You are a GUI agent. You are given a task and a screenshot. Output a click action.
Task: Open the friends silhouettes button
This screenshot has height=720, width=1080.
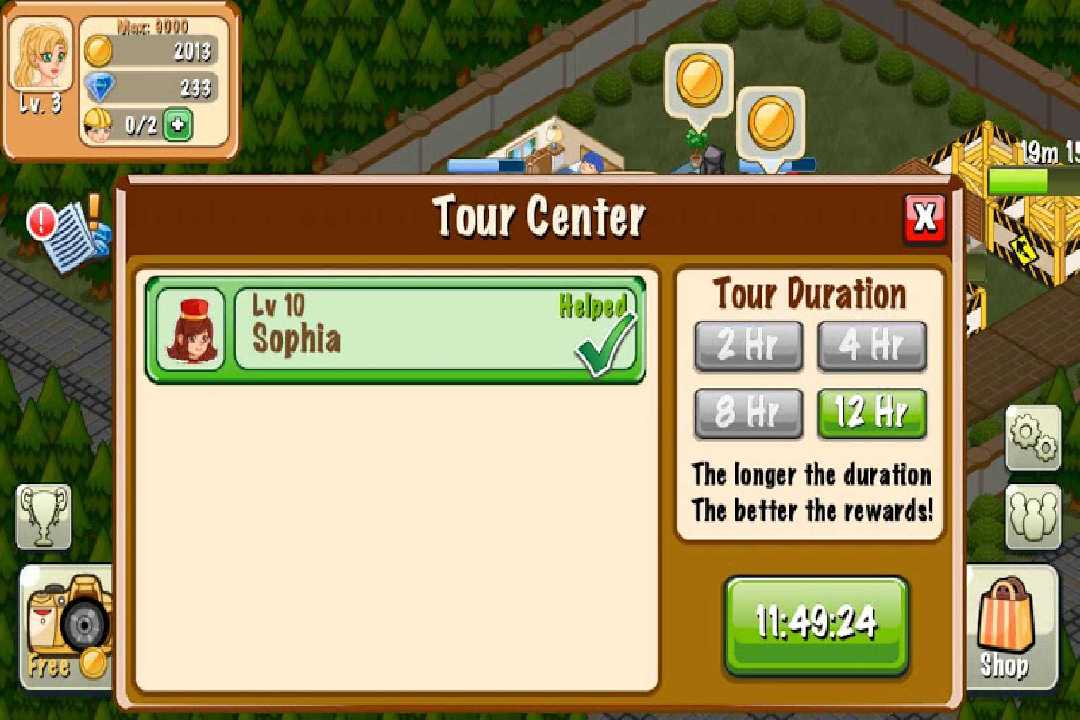point(1032,514)
